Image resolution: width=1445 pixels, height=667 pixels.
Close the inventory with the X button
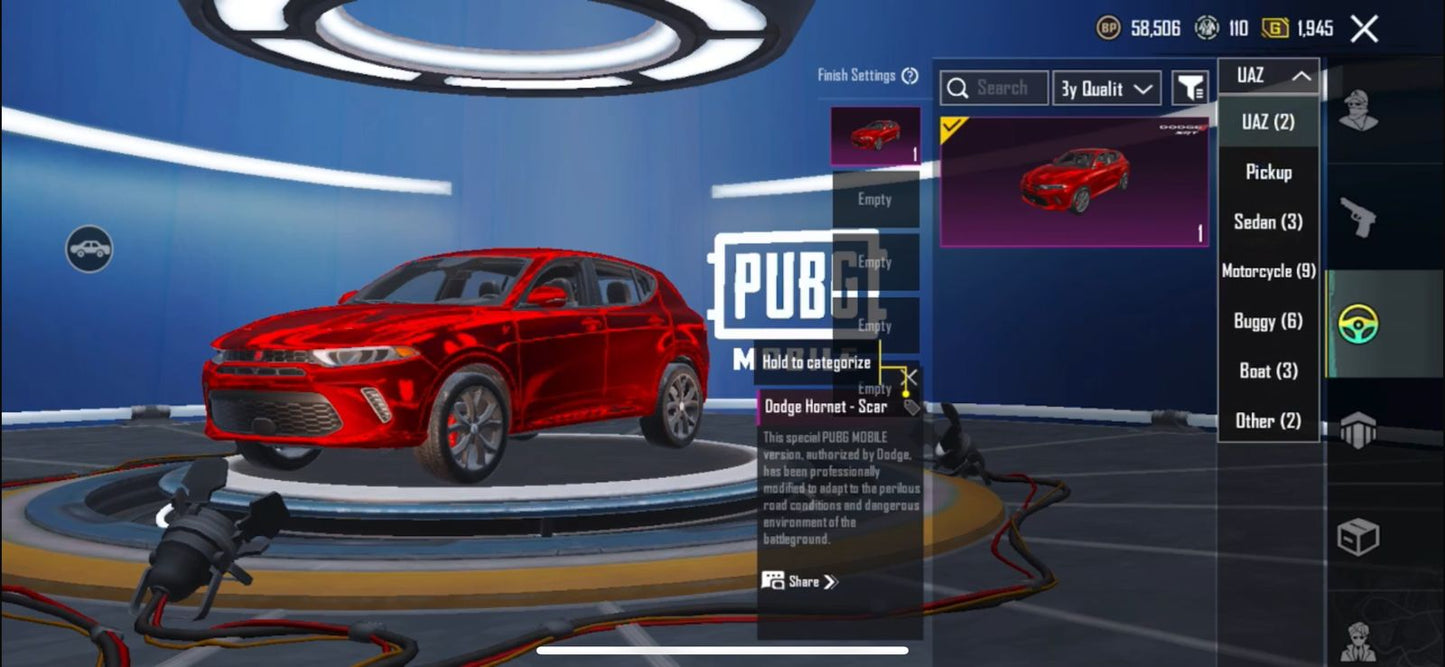[1364, 29]
